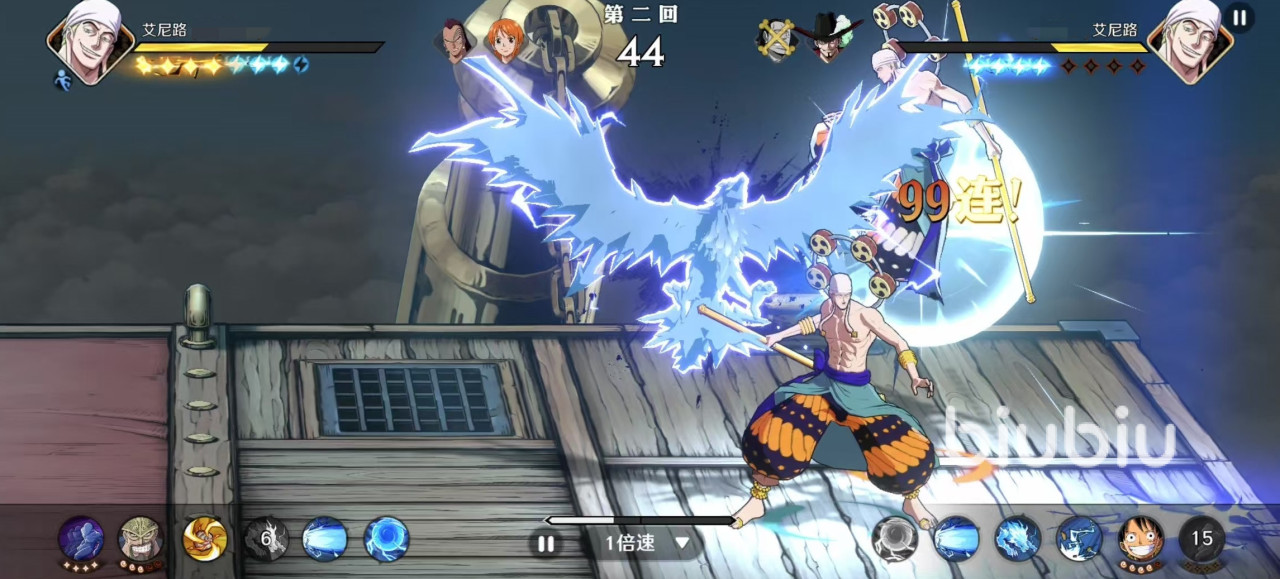Select the Mihawk teammate portrait
Image resolution: width=1280 pixels, height=579 pixels.
(x=830, y=39)
